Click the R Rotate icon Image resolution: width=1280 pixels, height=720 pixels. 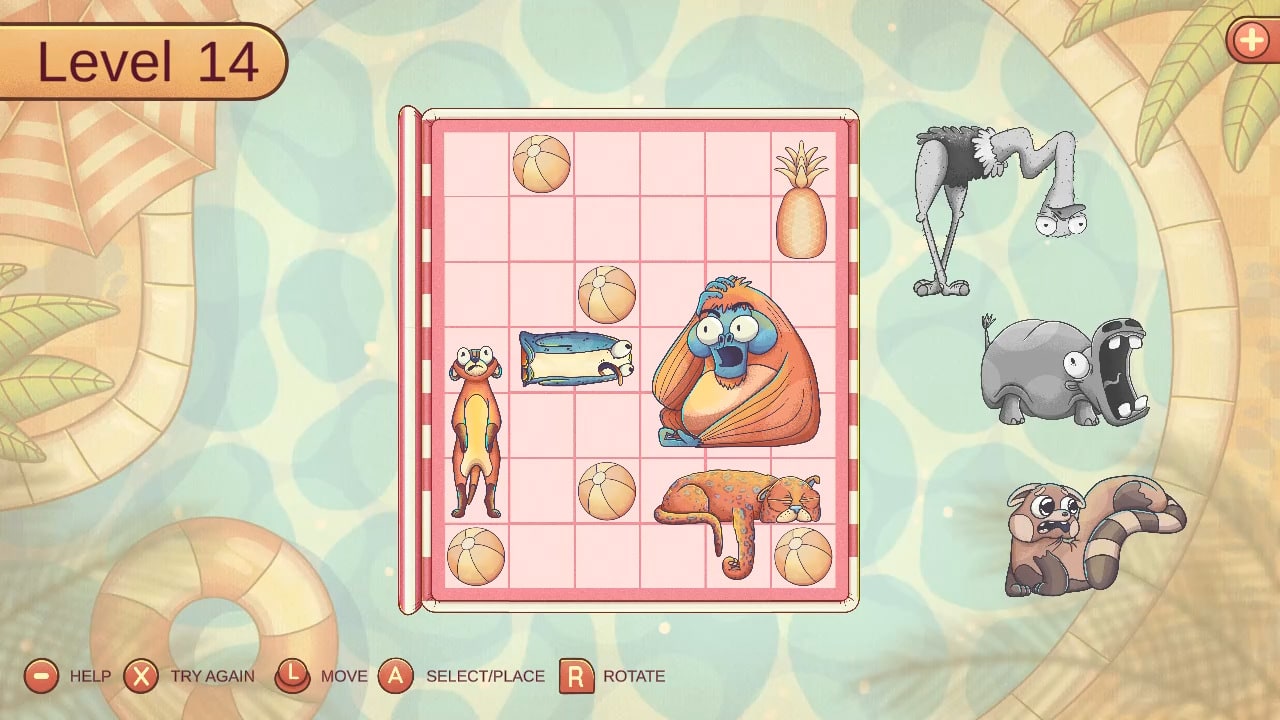click(577, 676)
